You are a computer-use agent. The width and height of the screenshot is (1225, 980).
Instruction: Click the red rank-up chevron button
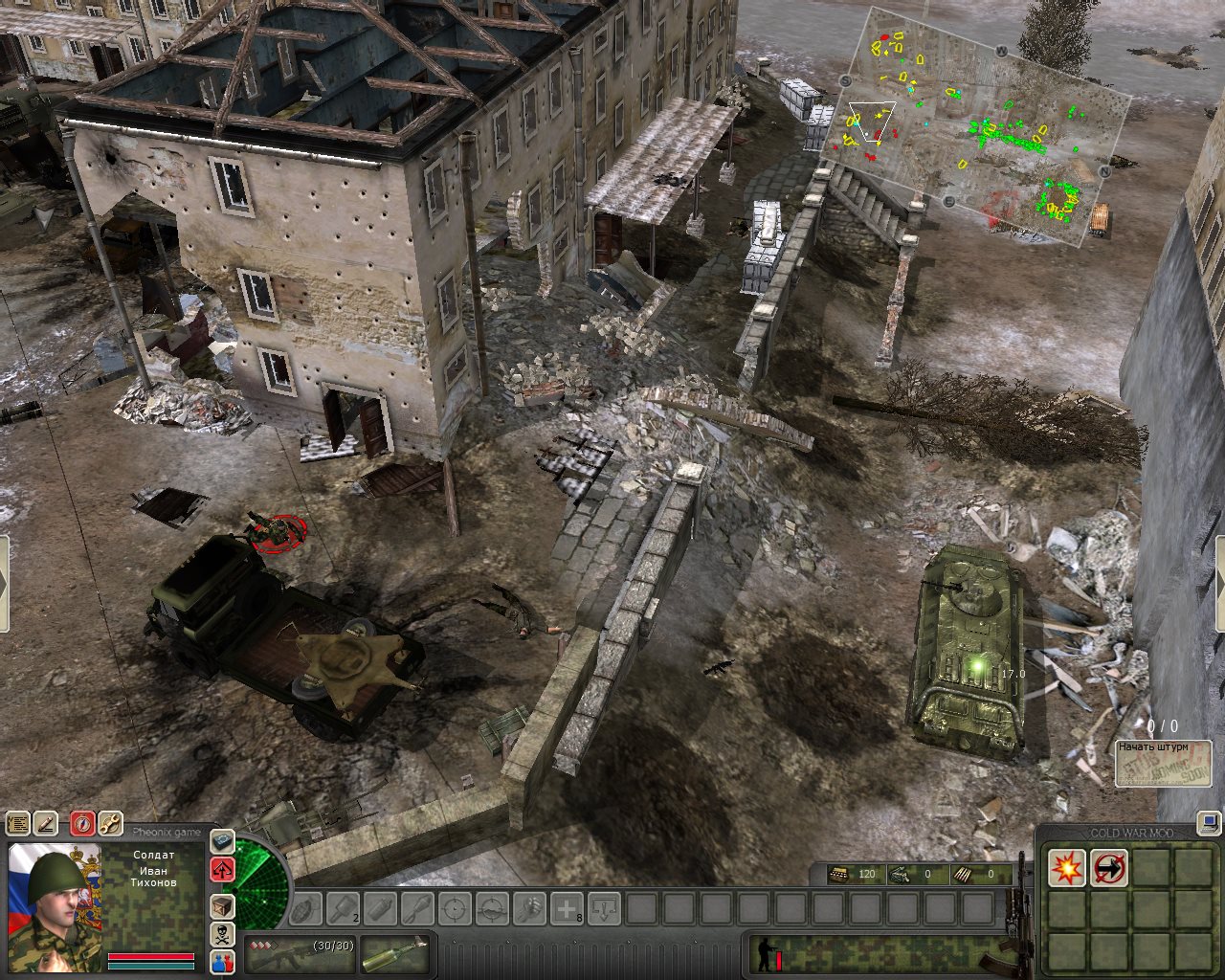[223, 870]
